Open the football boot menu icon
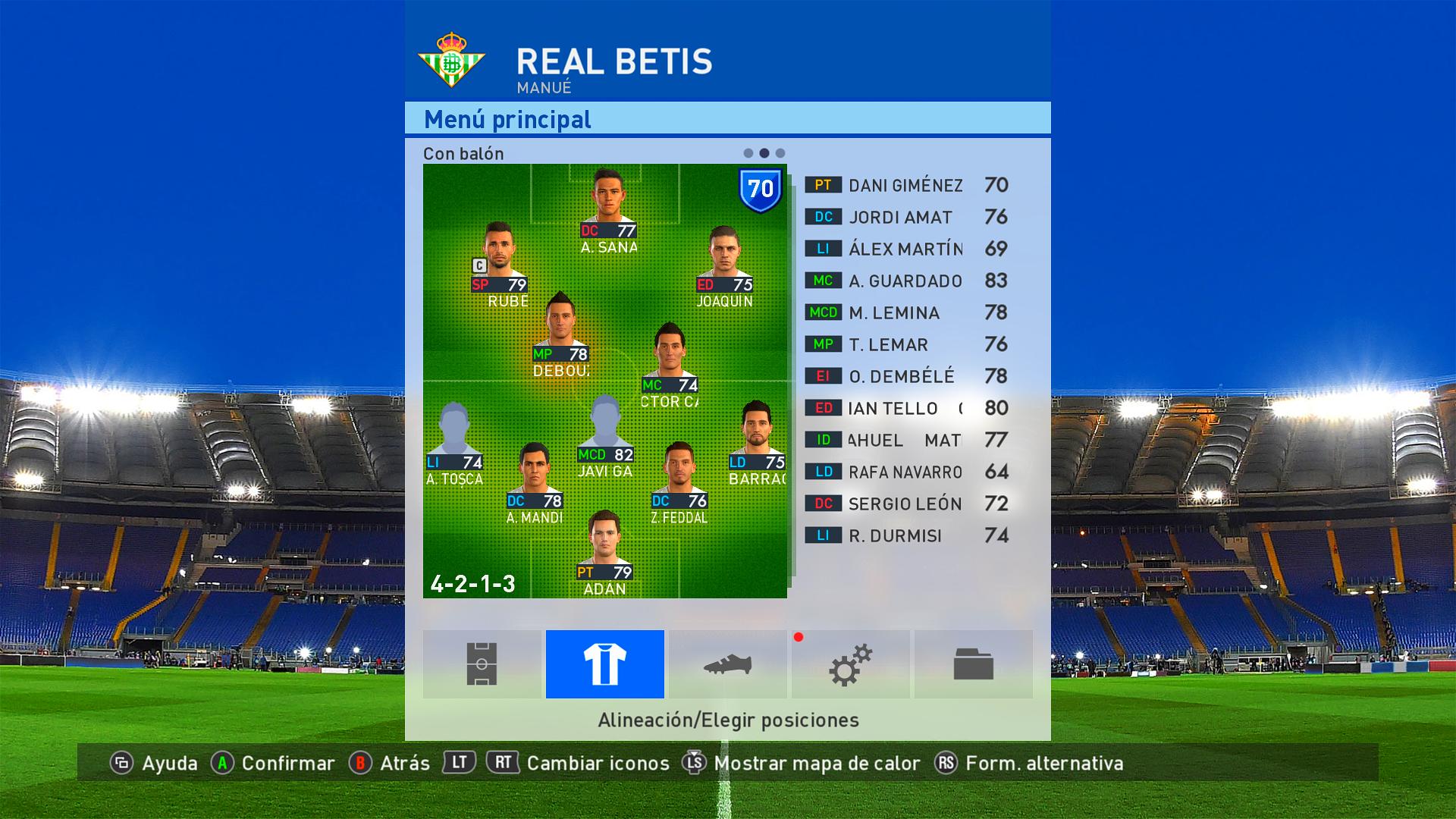The width and height of the screenshot is (1456, 819). pyautogui.click(x=727, y=664)
